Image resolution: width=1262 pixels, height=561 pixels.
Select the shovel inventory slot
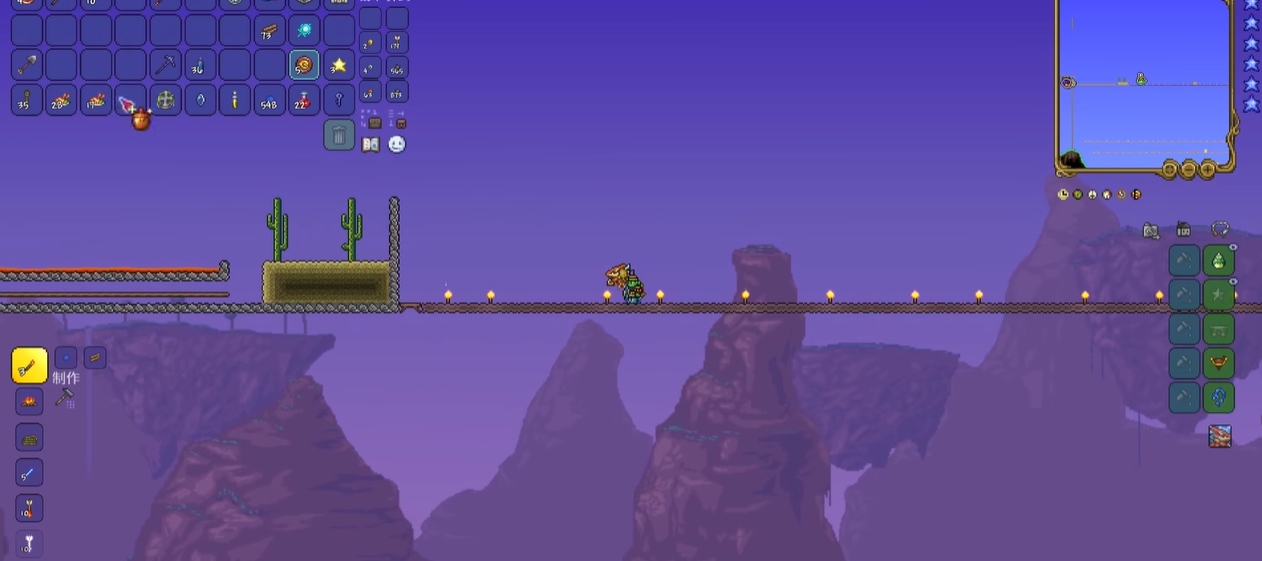point(27,65)
